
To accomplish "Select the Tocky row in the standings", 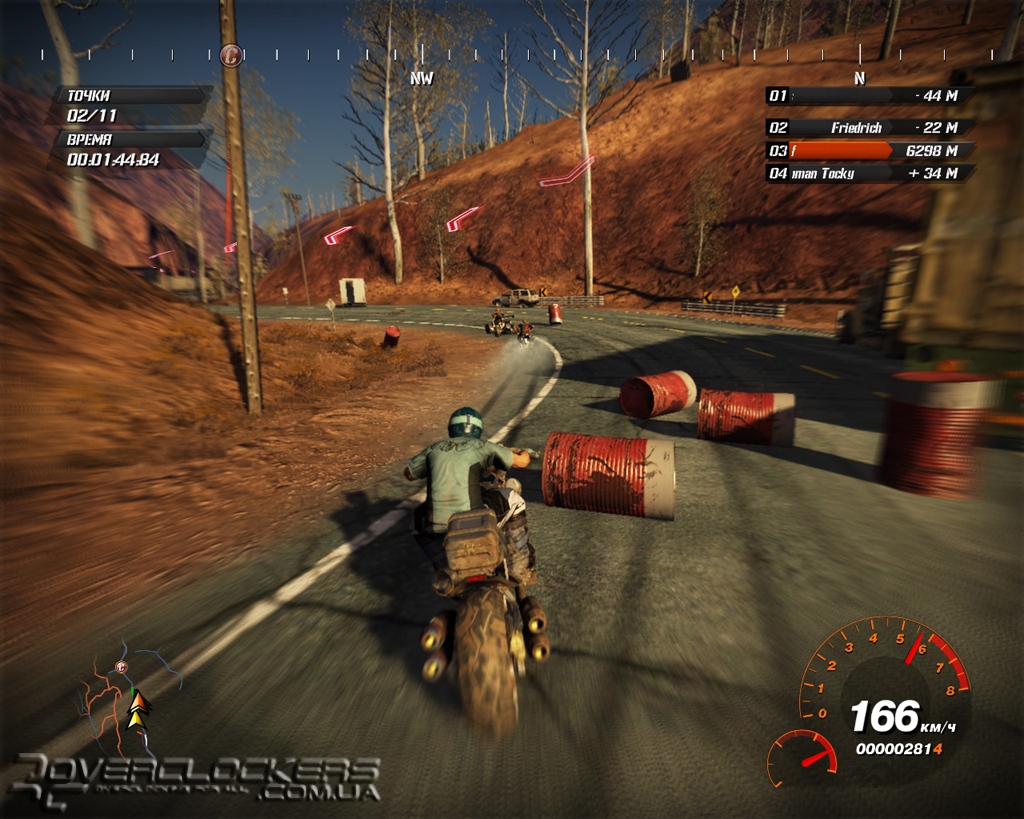I will pyautogui.click(x=868, y=174).
